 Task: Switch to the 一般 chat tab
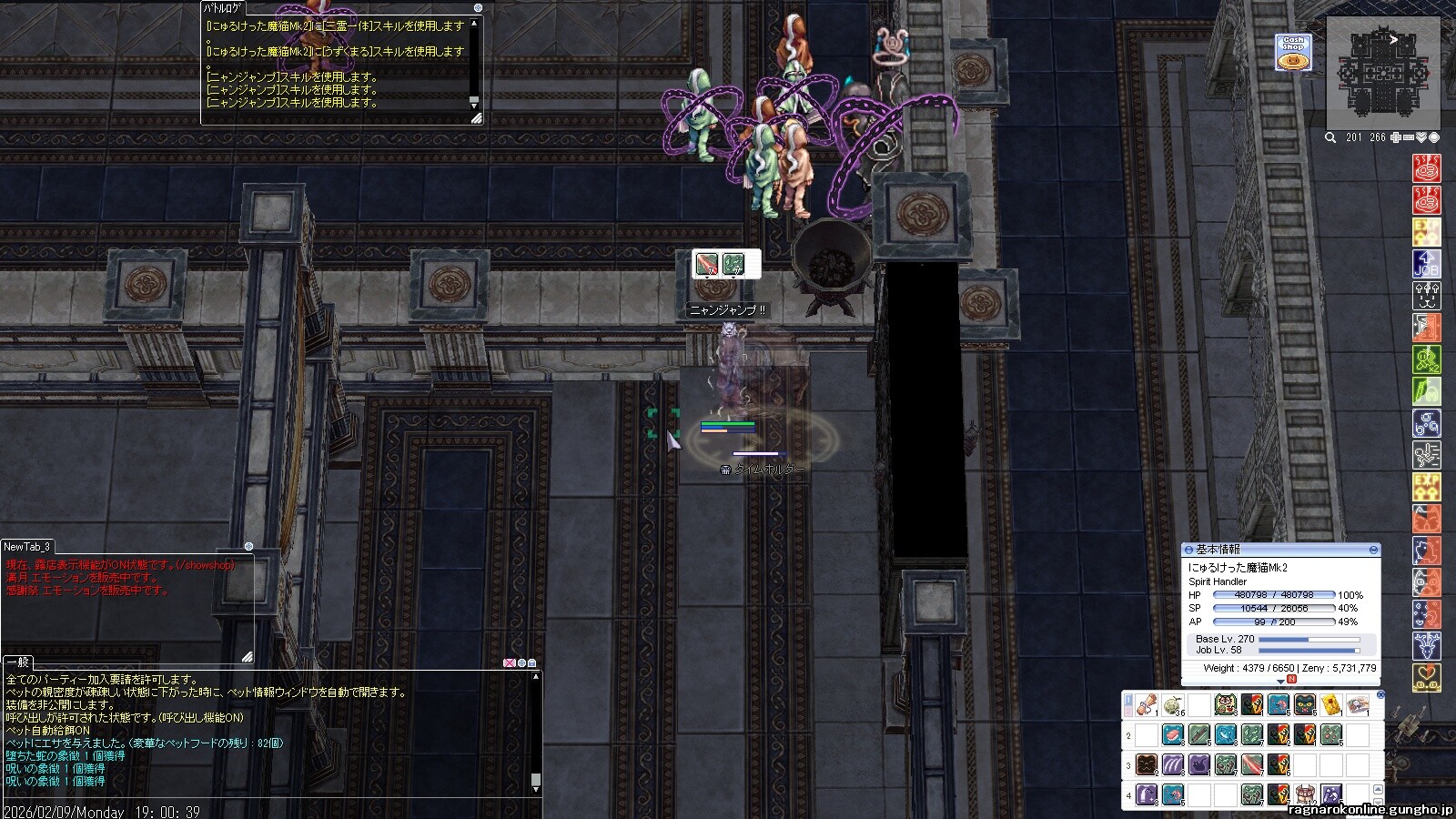[x=18, y=662]
